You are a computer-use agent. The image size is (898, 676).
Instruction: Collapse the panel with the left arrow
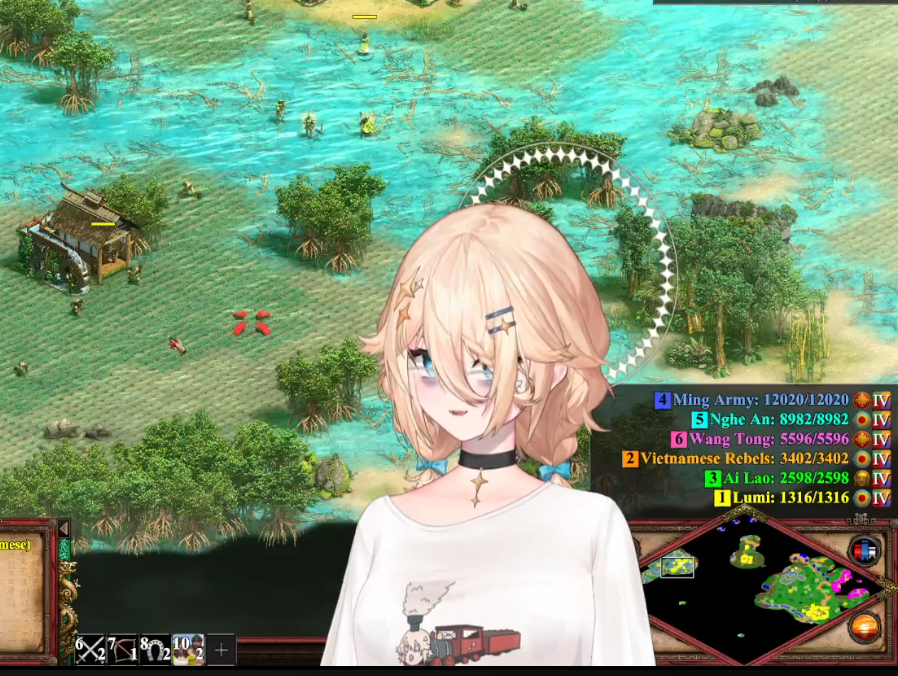63,528
